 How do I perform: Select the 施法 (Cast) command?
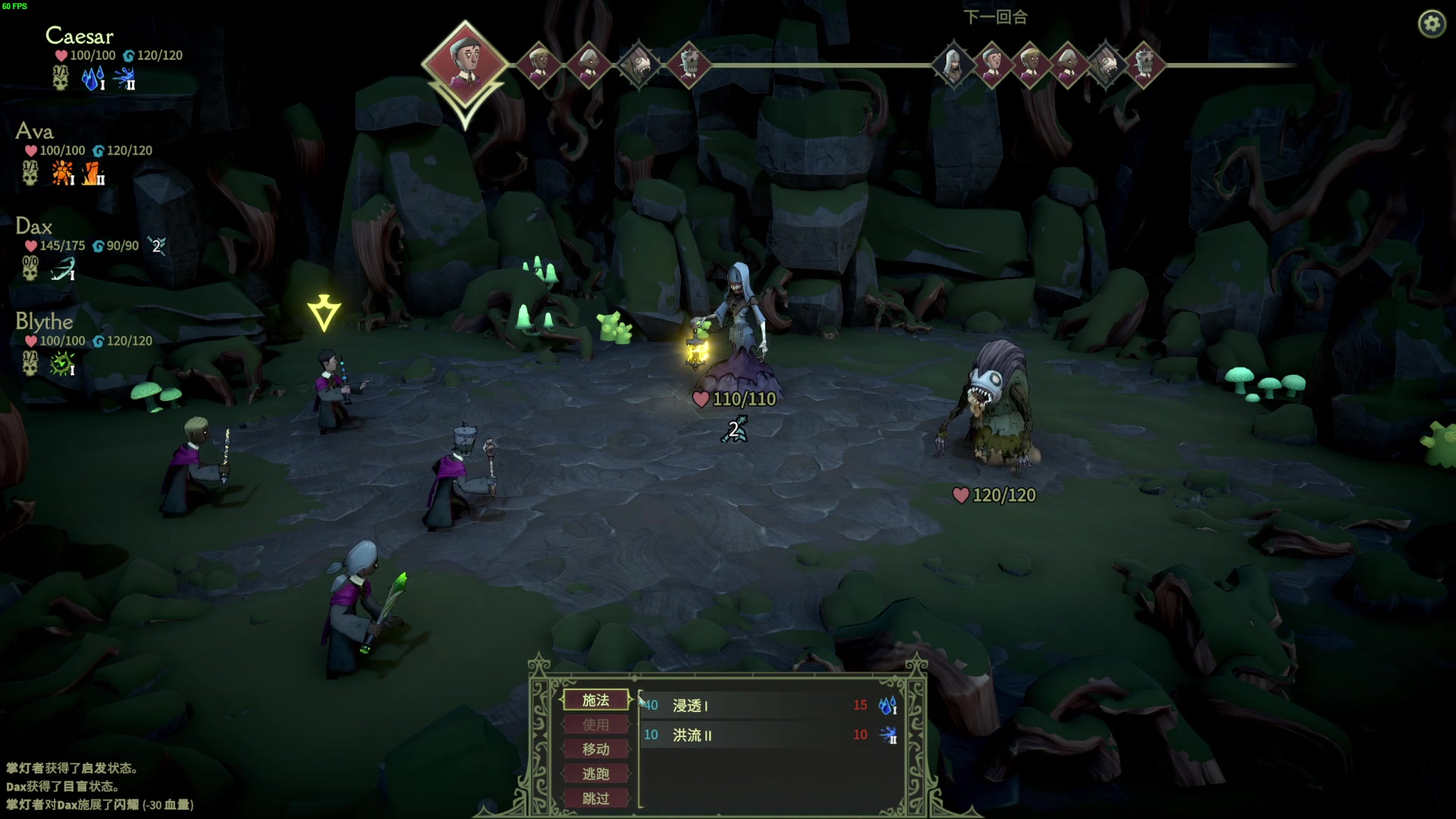596,700
